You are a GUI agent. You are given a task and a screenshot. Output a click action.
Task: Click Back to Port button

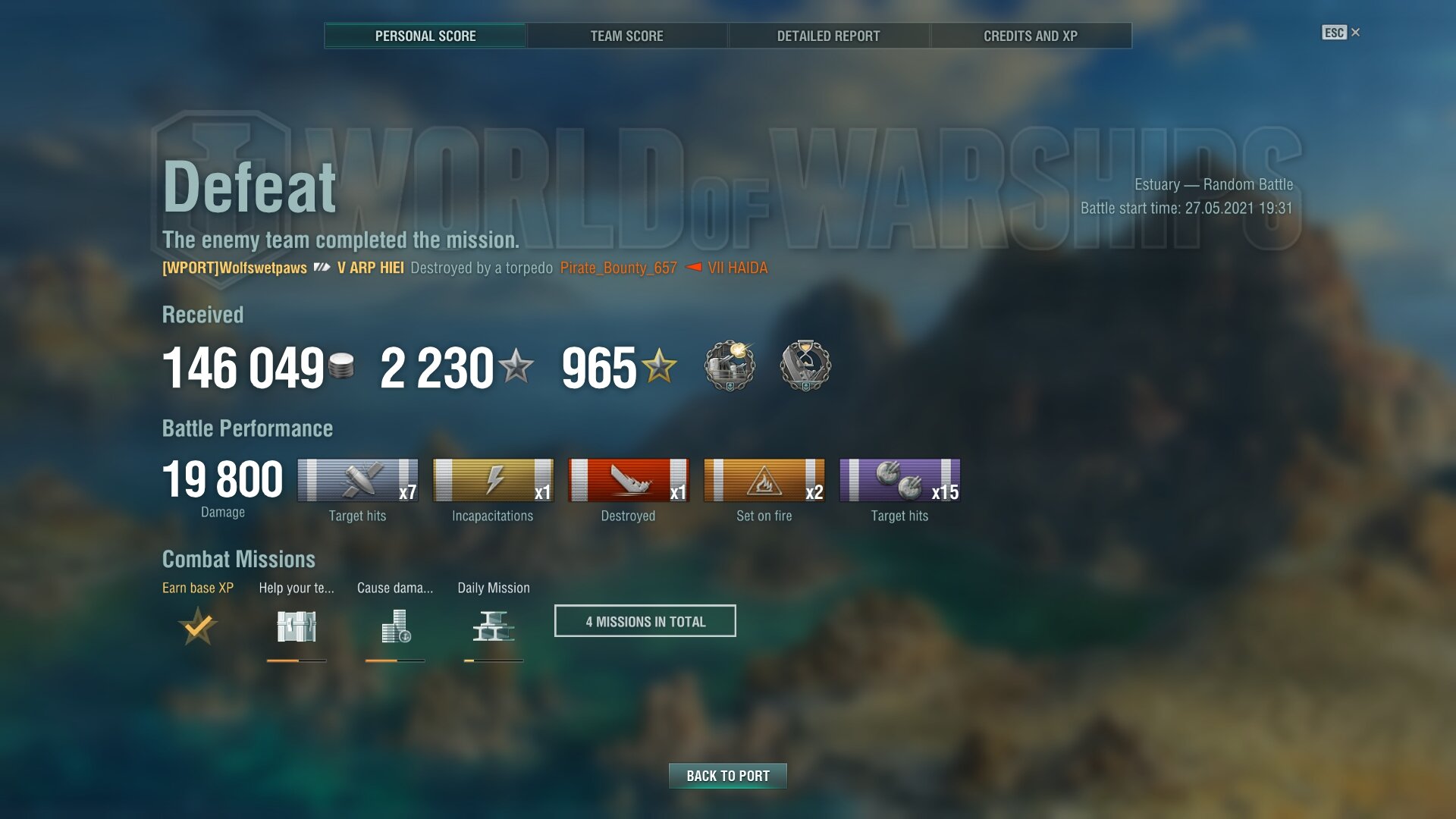(727, 776)
